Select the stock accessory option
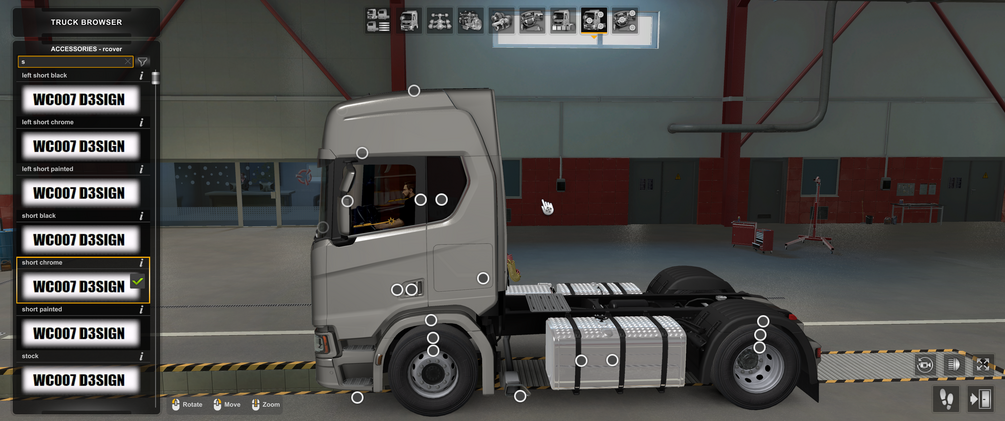 tap(79, 380)
